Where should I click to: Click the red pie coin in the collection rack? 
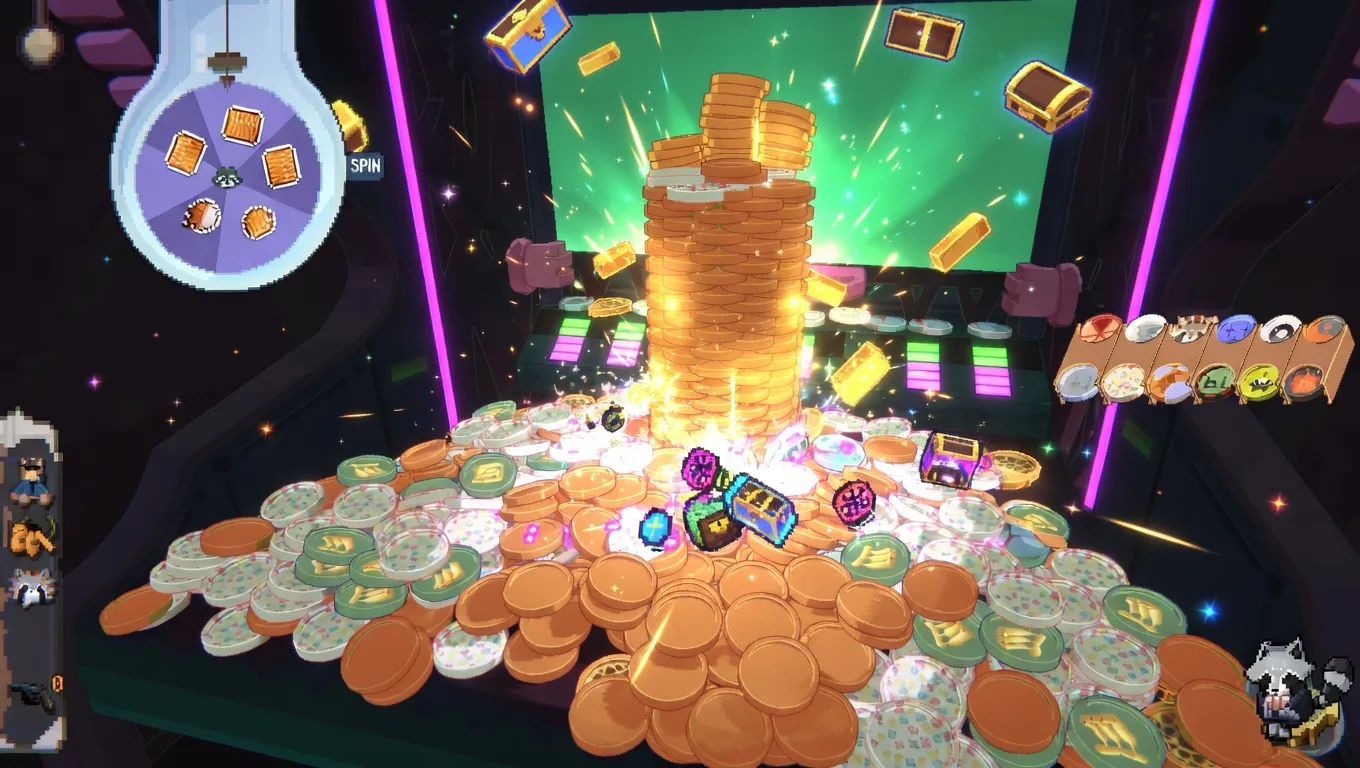point(1099,327)
